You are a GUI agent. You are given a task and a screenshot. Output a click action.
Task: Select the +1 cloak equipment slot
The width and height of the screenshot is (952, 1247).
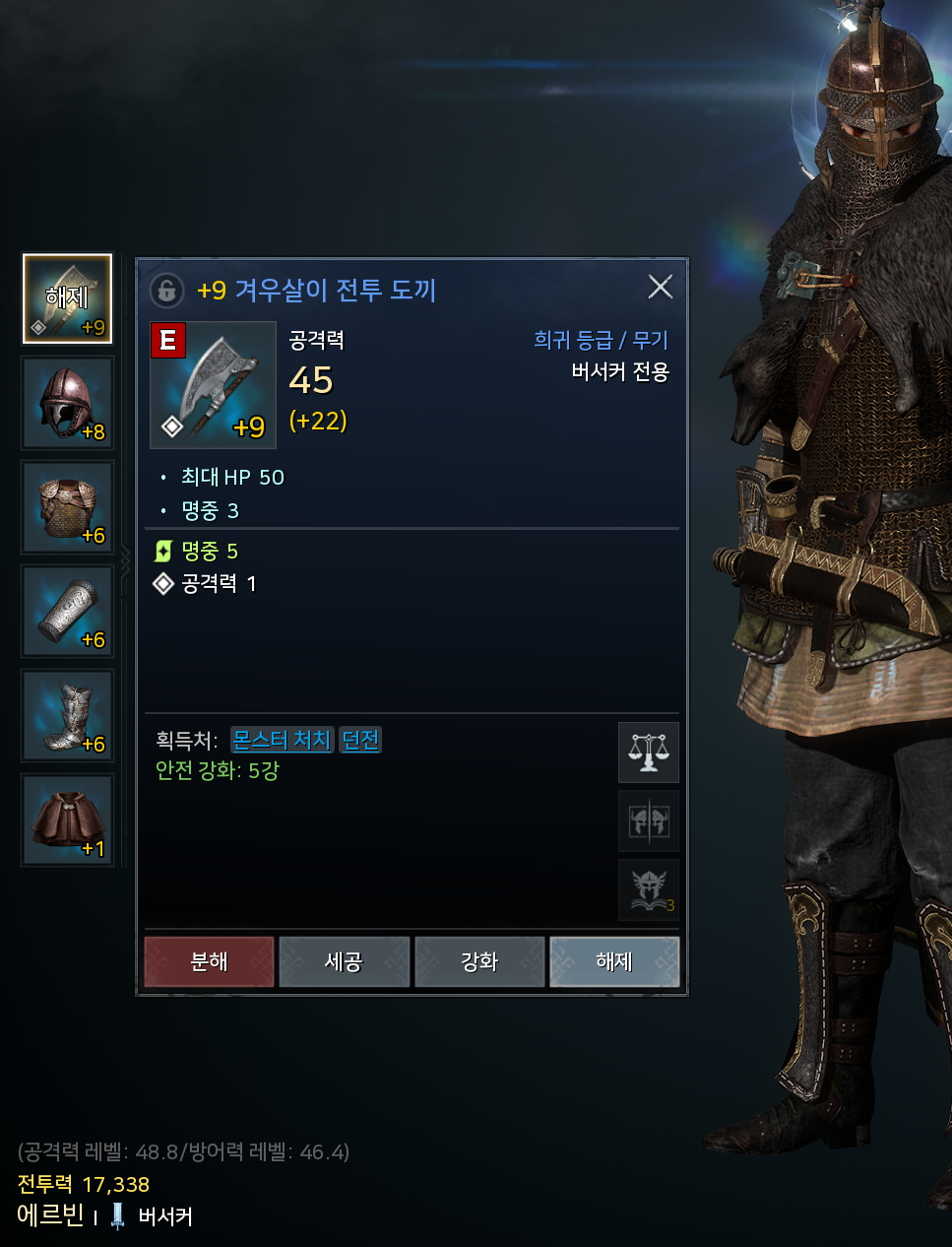(68, 820)
